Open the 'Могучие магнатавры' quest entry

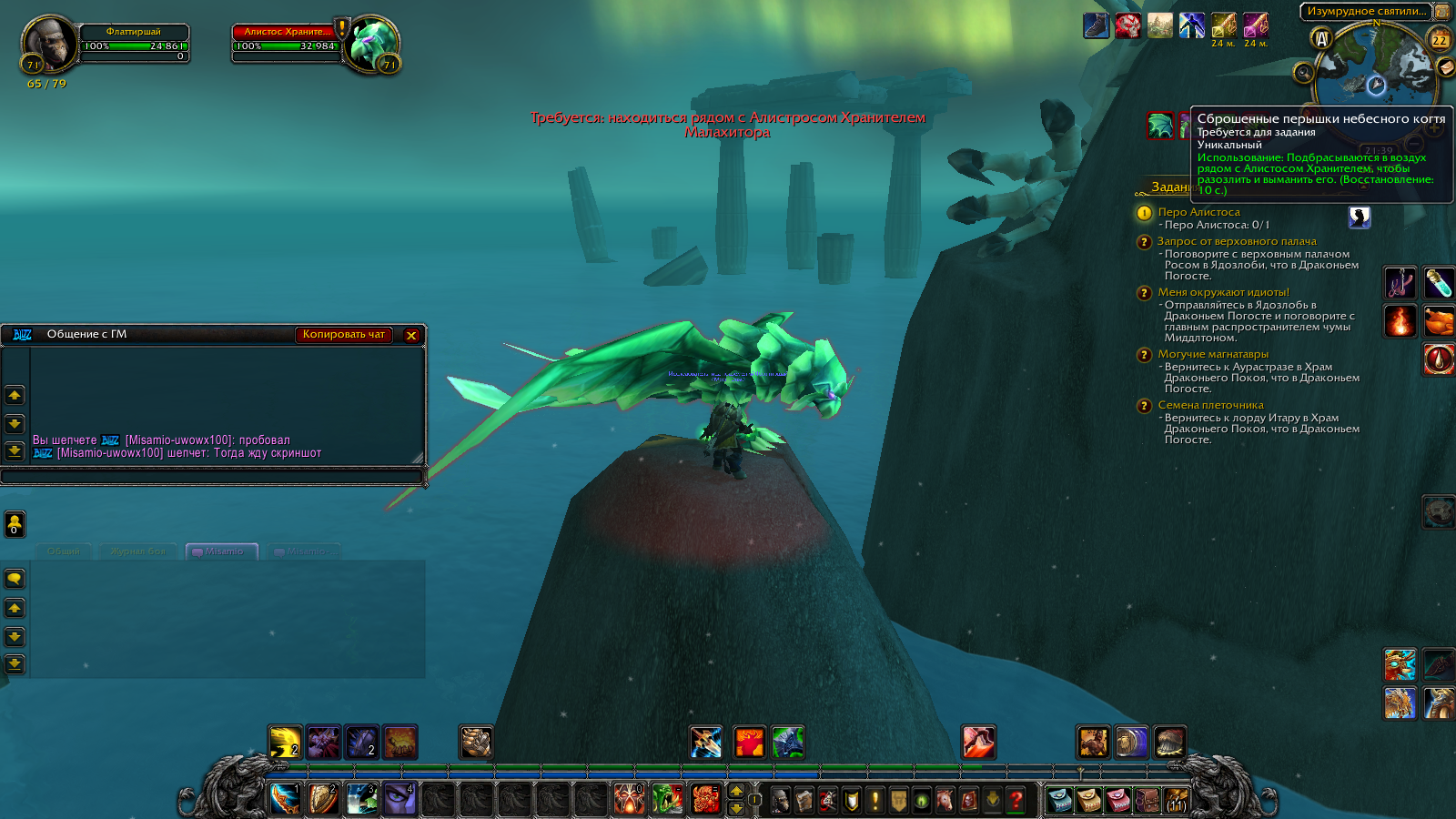(x=1212, y=354)
